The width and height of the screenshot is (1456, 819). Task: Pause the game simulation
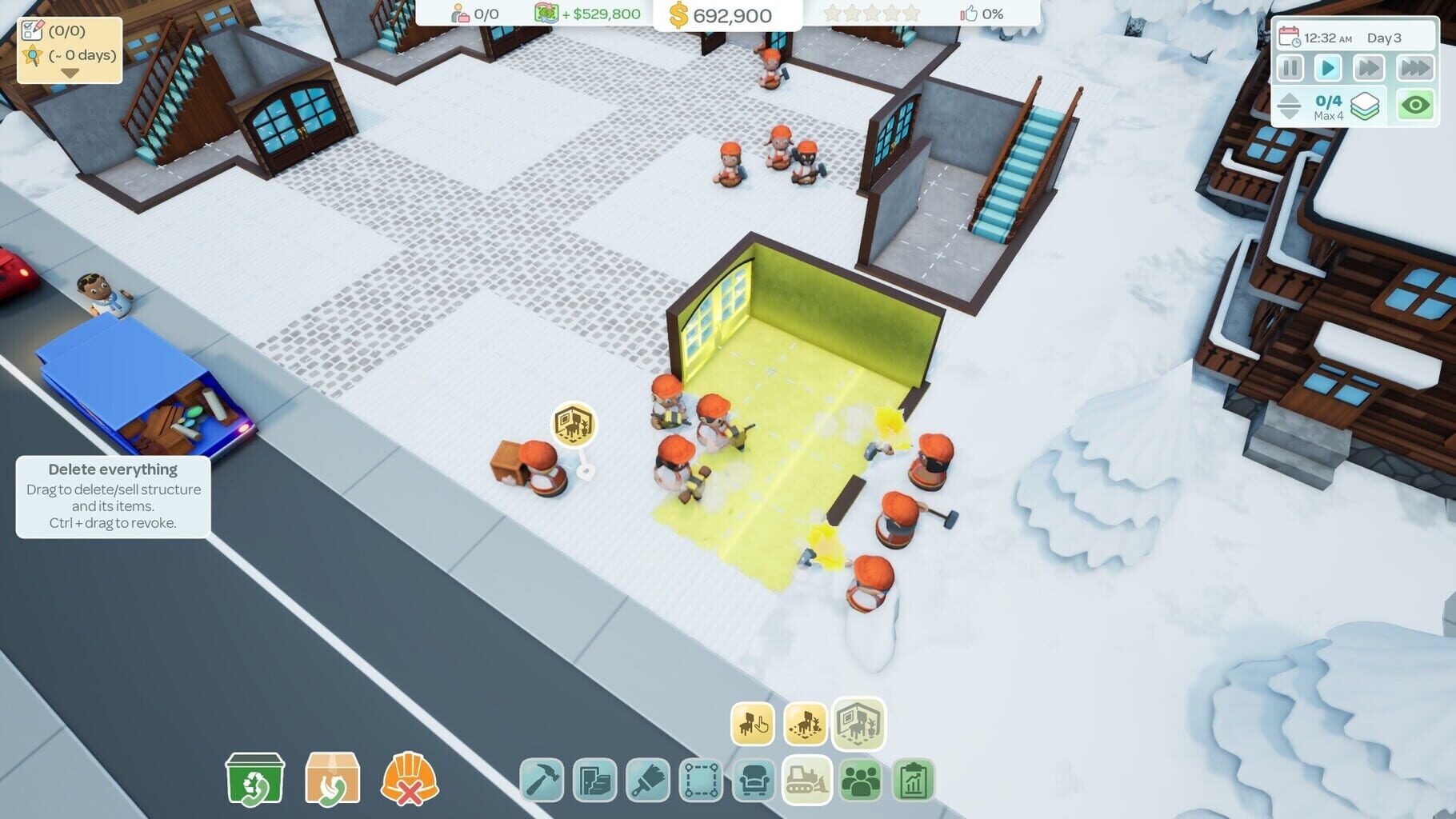coord(1290,69)
